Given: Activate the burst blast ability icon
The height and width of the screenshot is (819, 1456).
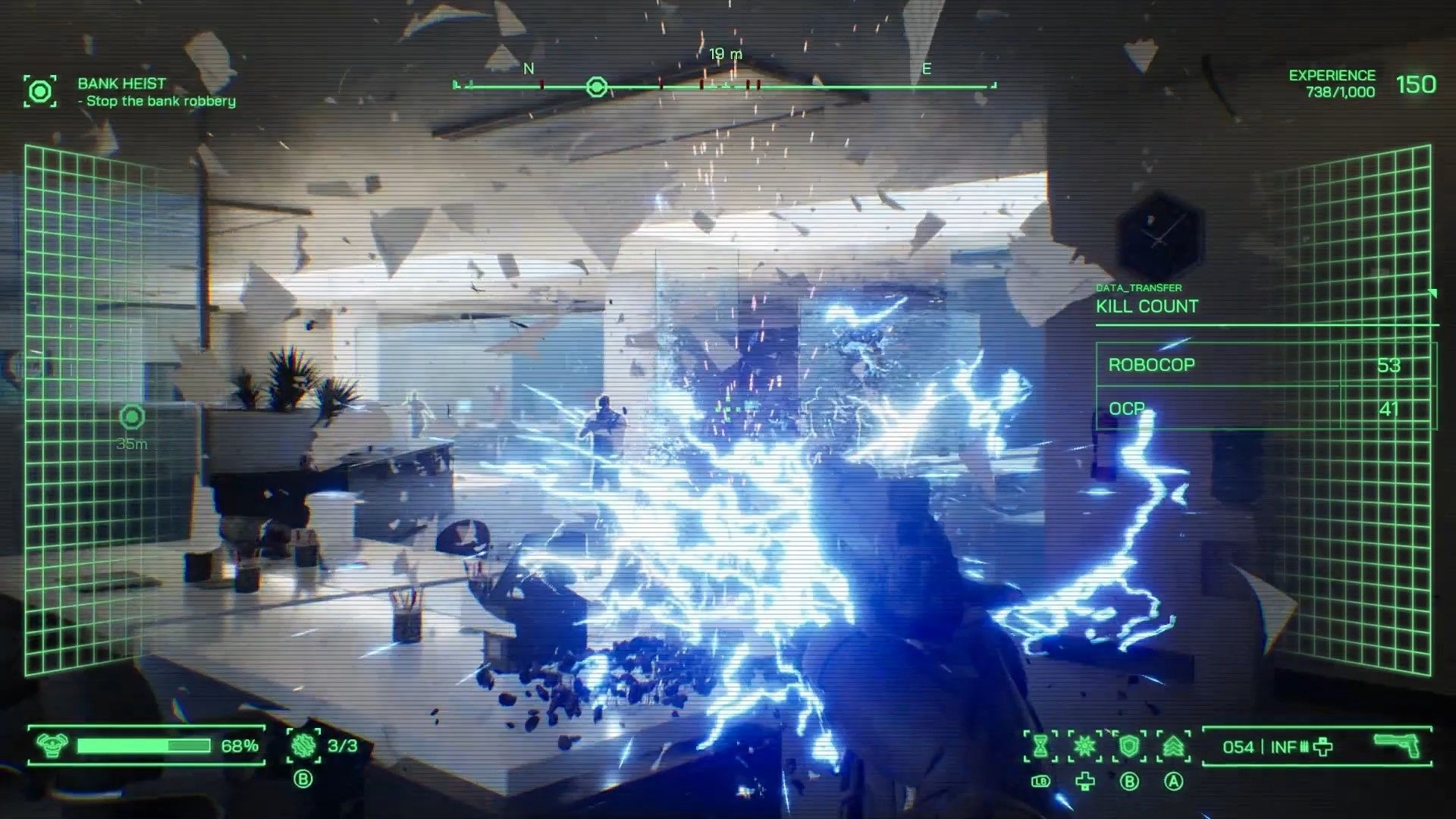Looking at the screenshot, I should (x=1085, y=746).
